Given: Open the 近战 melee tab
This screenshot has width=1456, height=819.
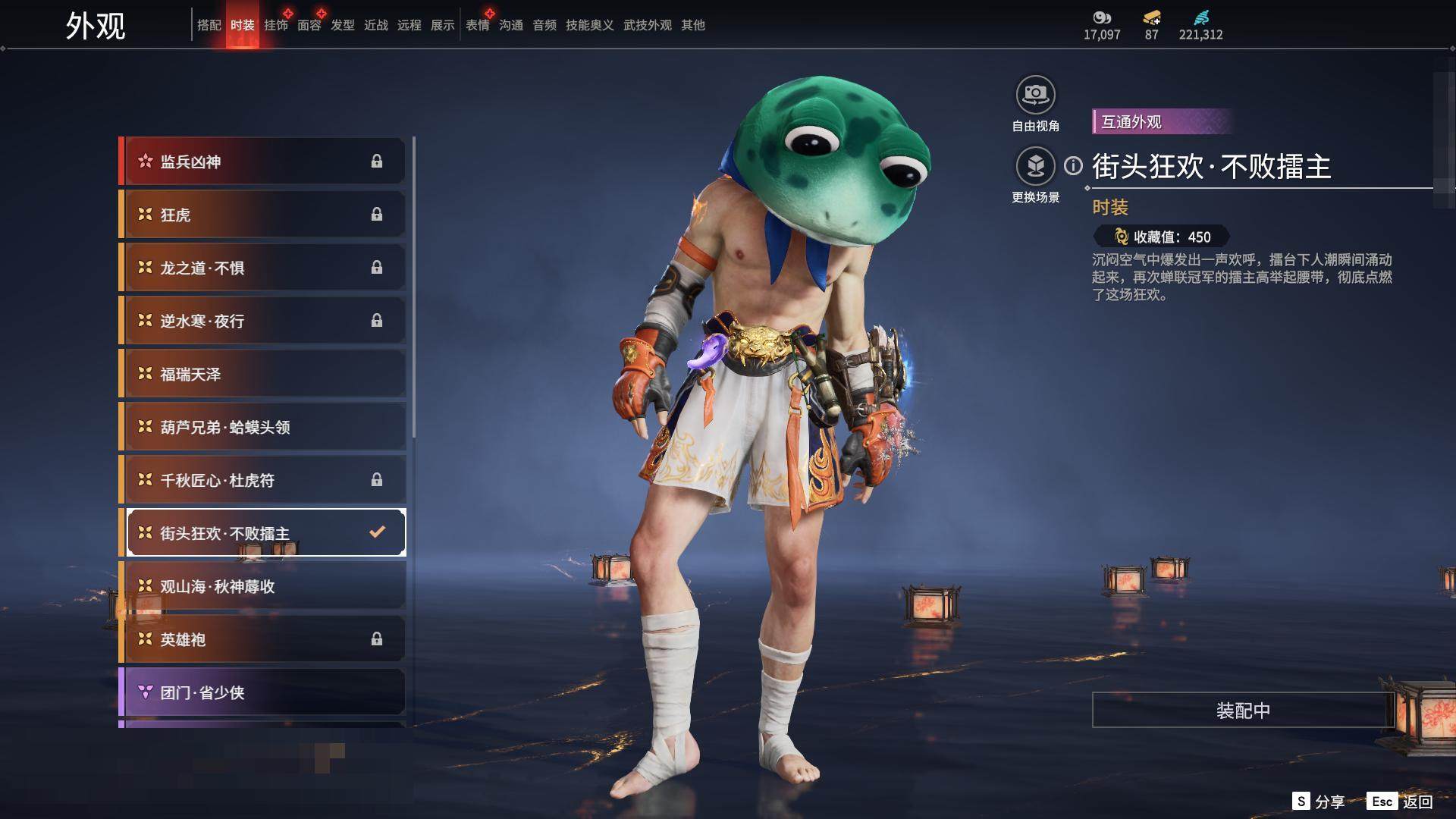Looking at the screenshot, I should (375, 25).
